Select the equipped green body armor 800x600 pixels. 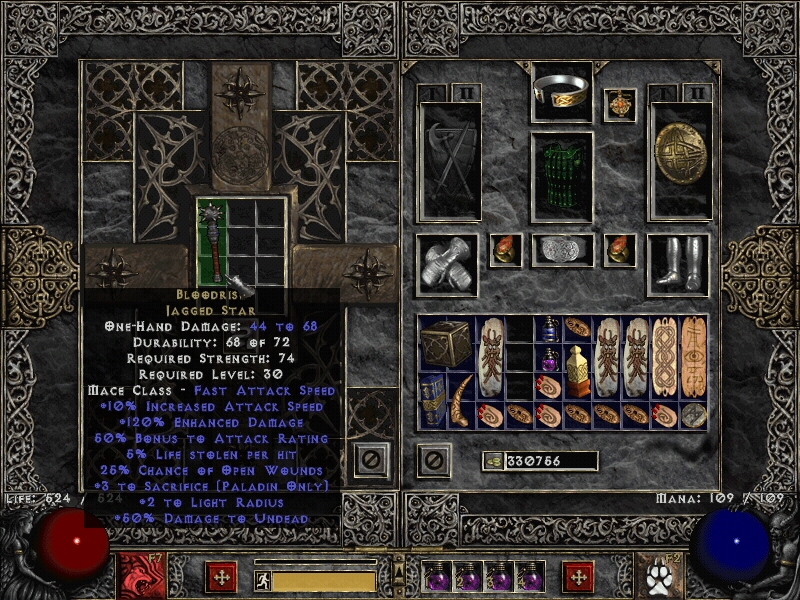pyautogui.click(x=561, y=176)
